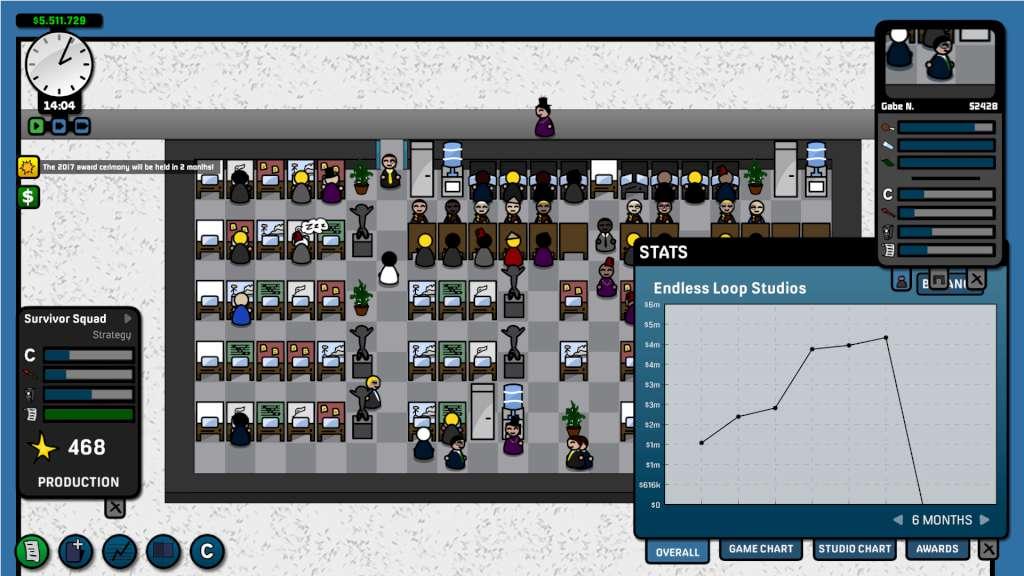Click the green dollar sign icon
Screen dimensions: 1024x576
[28, 196]
